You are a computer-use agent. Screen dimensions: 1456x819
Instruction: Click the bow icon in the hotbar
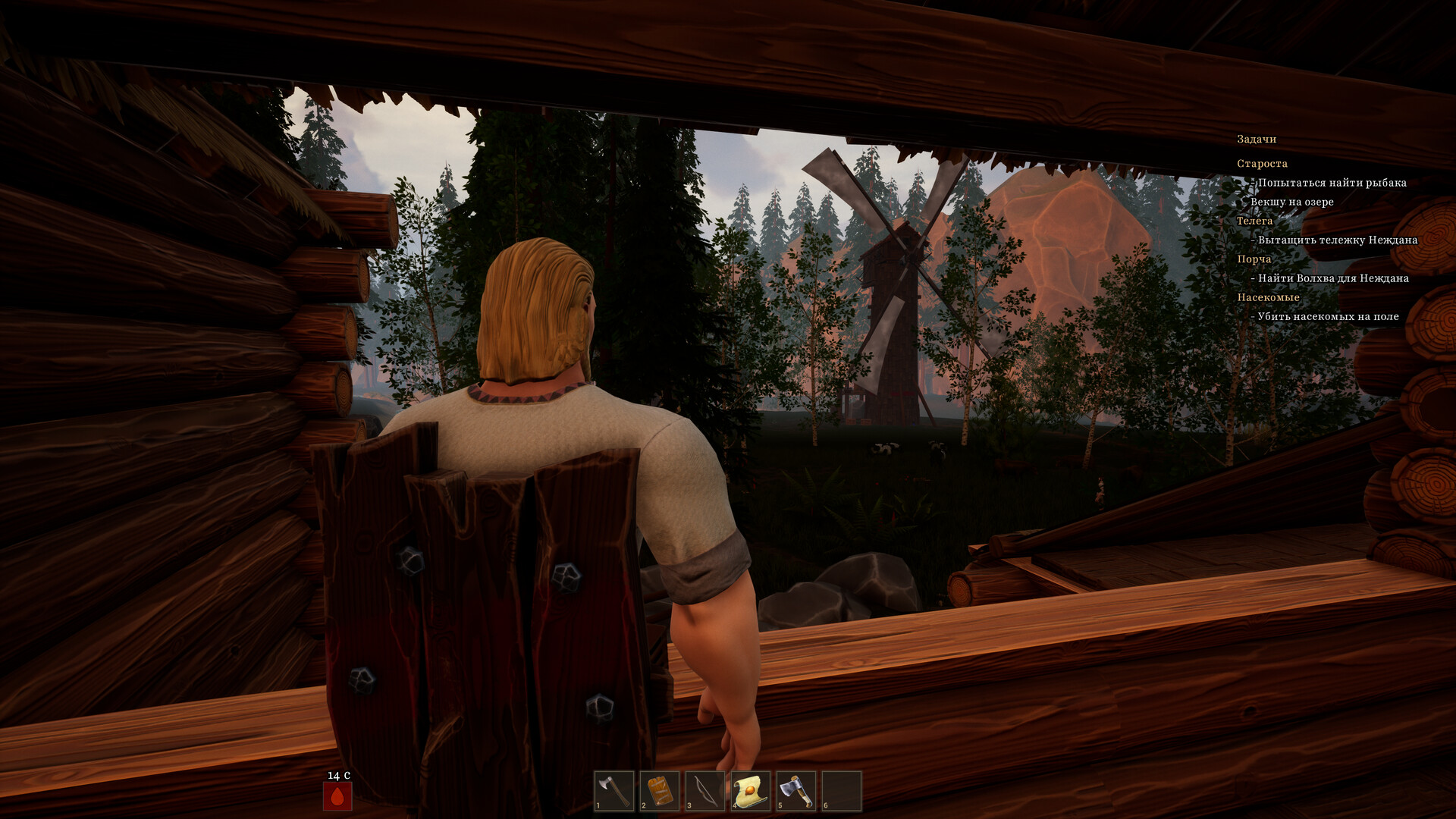coord(705,789)
